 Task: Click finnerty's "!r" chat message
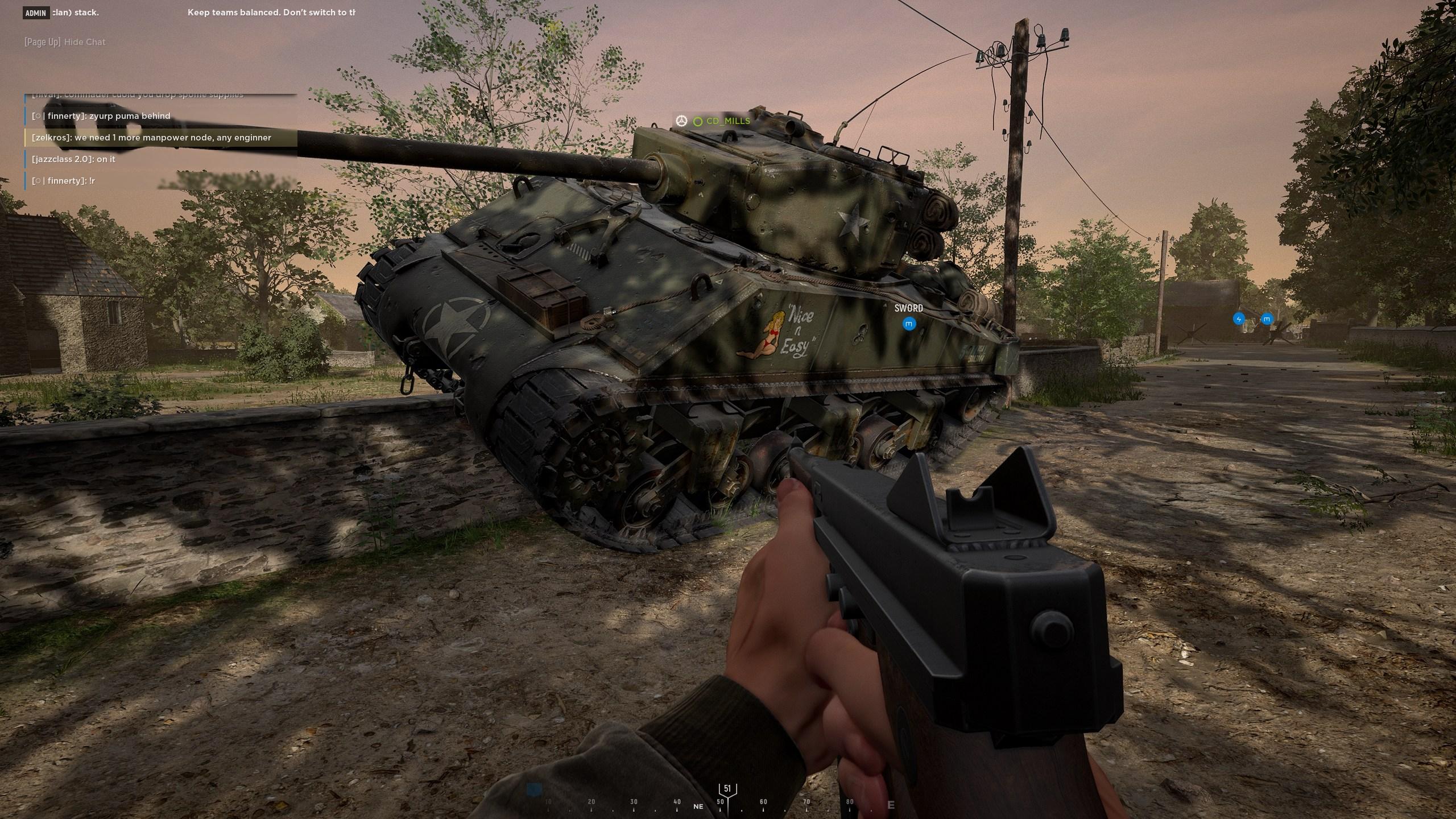[x=64, y=181]
